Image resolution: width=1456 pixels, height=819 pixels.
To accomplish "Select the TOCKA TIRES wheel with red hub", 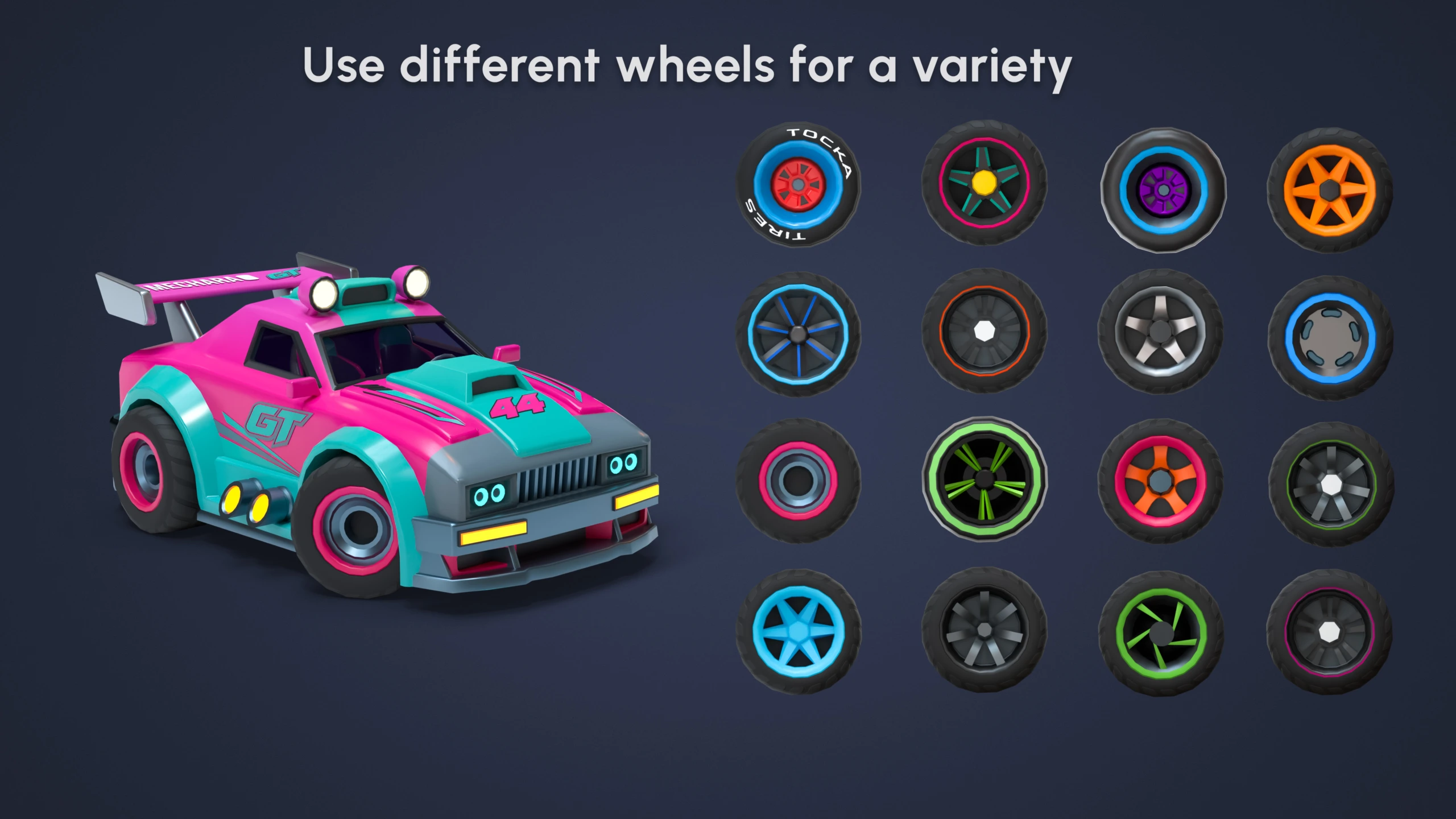I will click(x=798, y=185).
